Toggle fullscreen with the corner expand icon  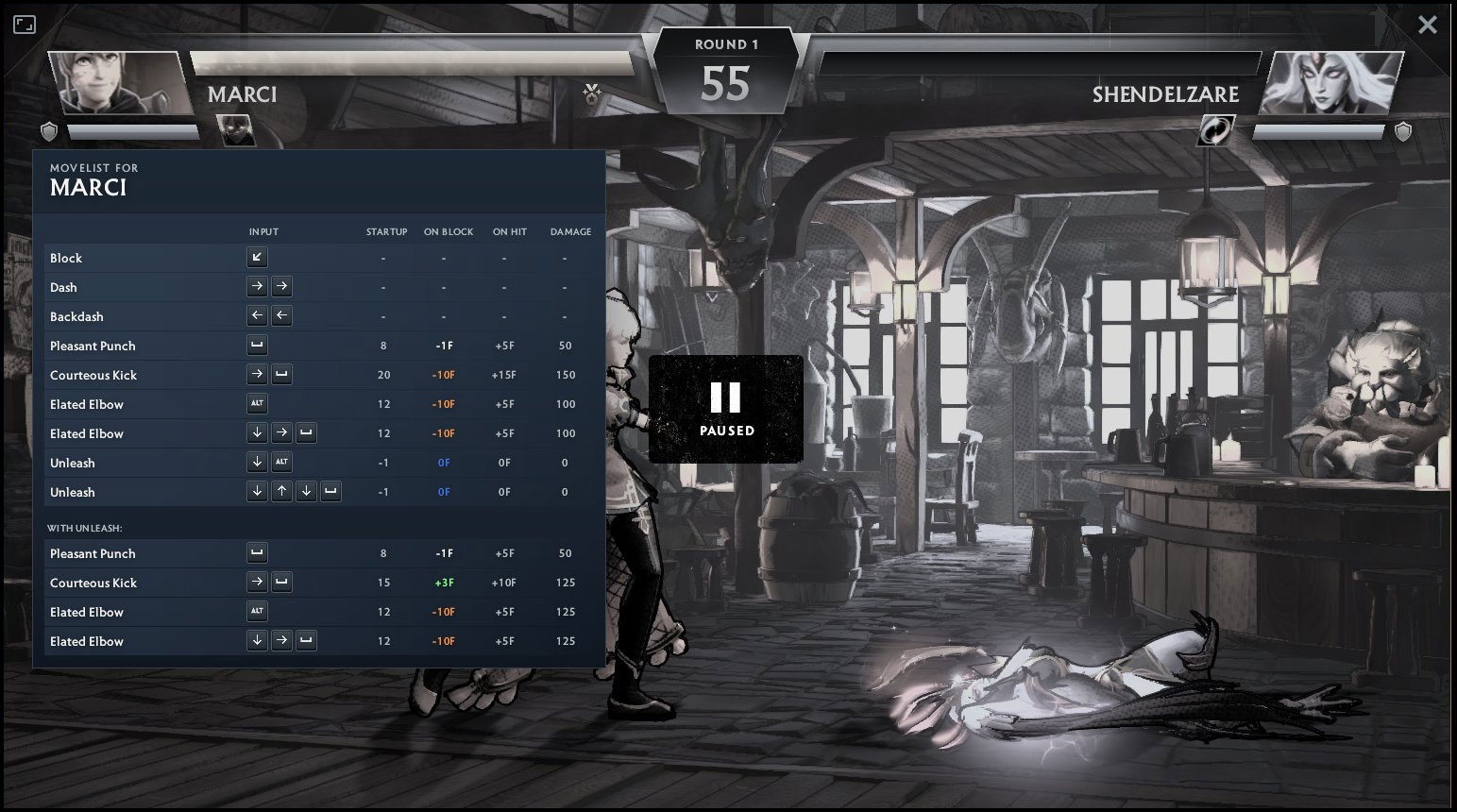pos(25,25)
